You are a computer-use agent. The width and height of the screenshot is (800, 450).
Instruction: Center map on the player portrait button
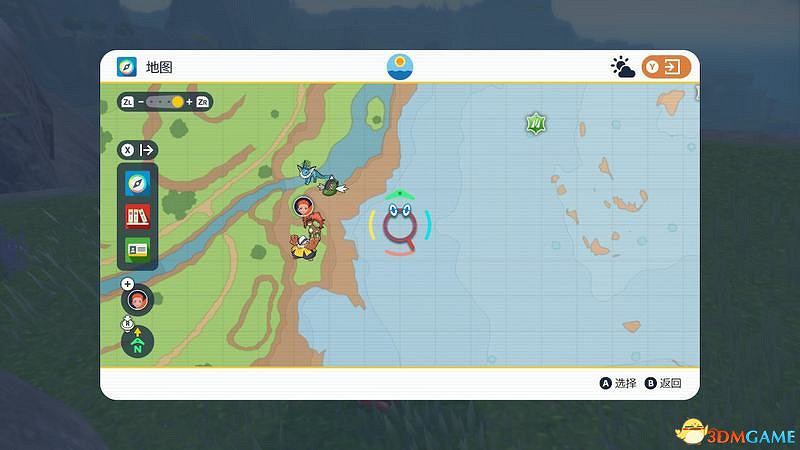pyautogui.click(x=137, y=299)
